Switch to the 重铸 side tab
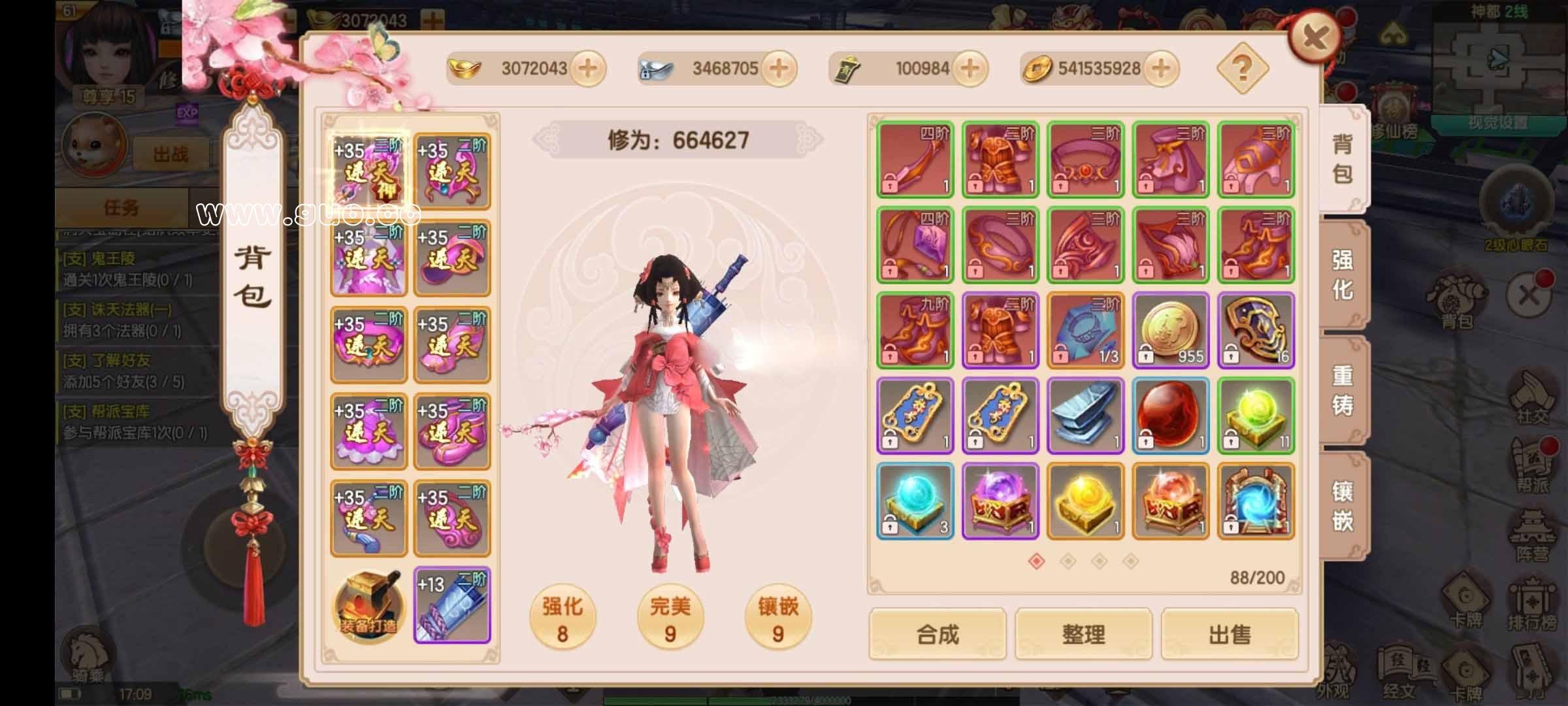Screen dimensions: 1568x706 coord(1343,390)
